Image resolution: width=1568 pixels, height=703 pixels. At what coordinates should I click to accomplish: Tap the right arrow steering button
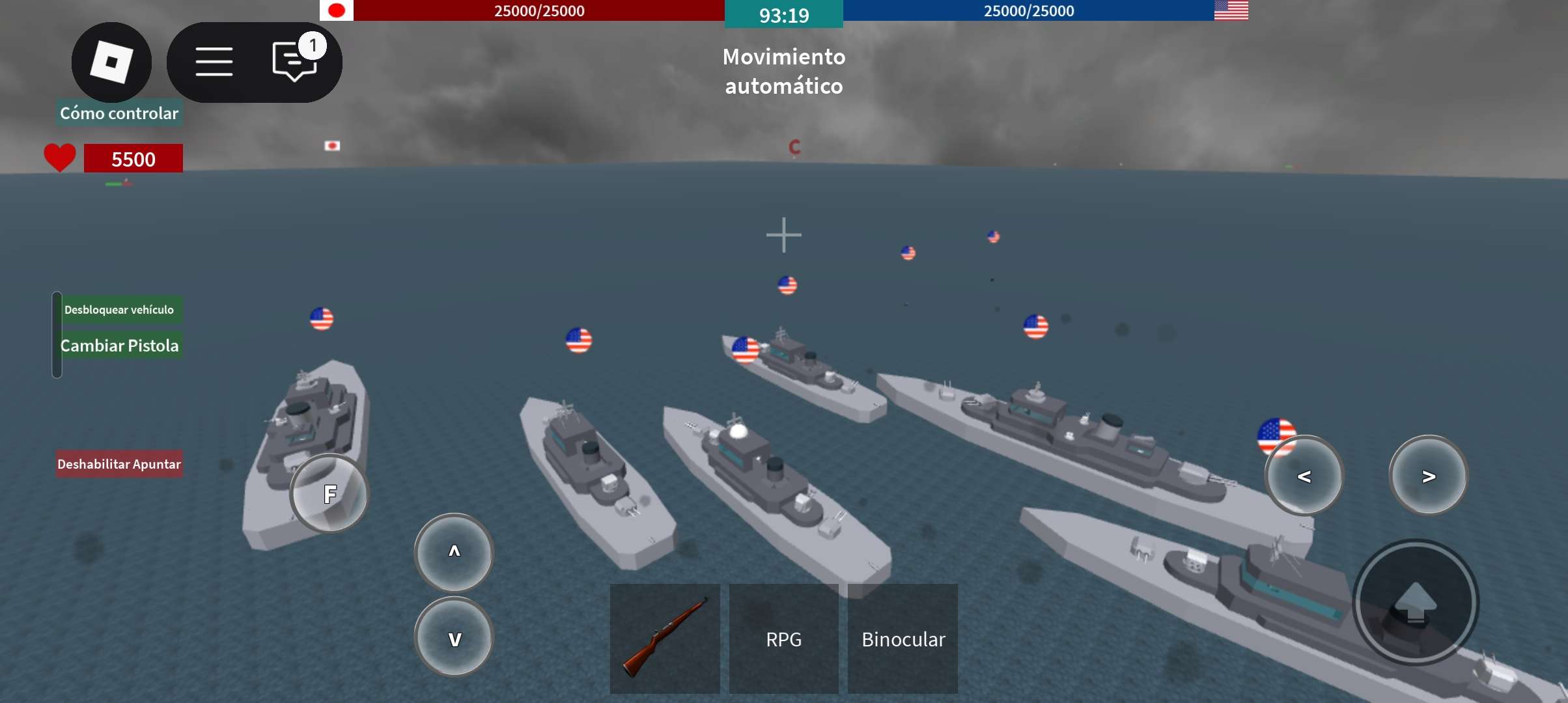pyautogui.click(x=1428, y=476)
